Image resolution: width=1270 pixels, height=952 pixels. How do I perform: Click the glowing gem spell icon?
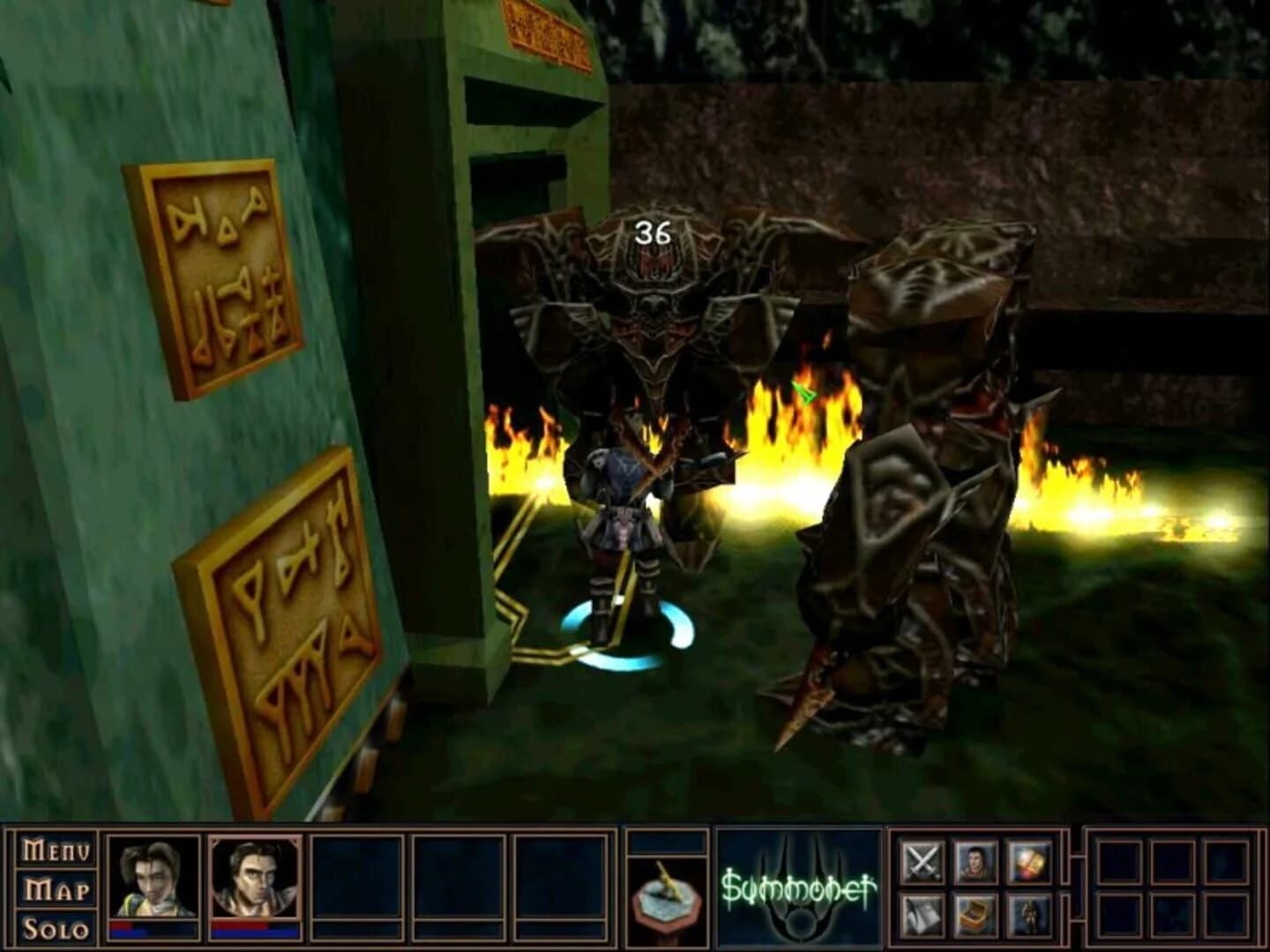pos(1030,861)
